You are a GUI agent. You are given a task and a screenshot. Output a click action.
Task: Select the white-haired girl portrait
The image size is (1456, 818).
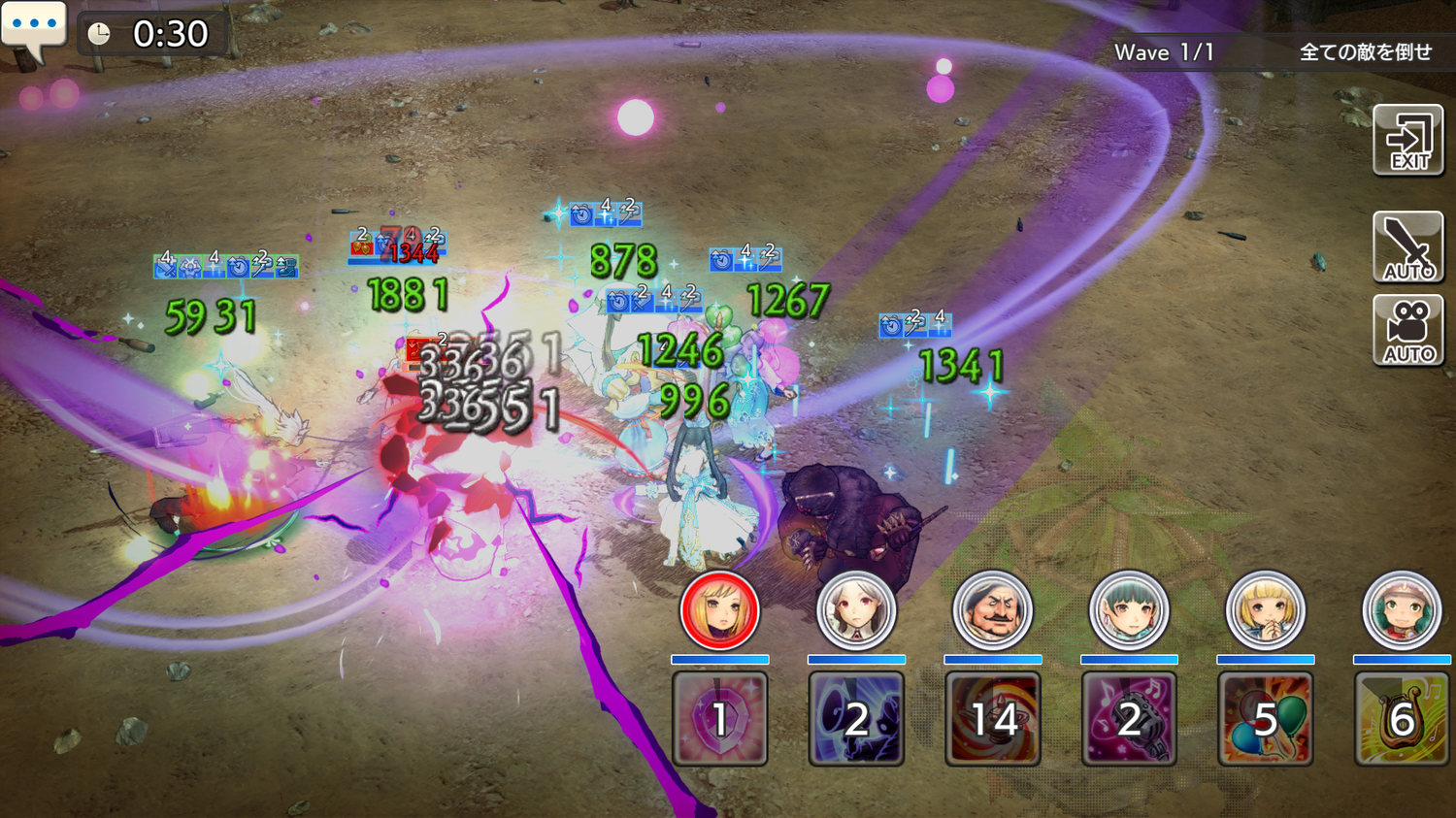point(856,610)
